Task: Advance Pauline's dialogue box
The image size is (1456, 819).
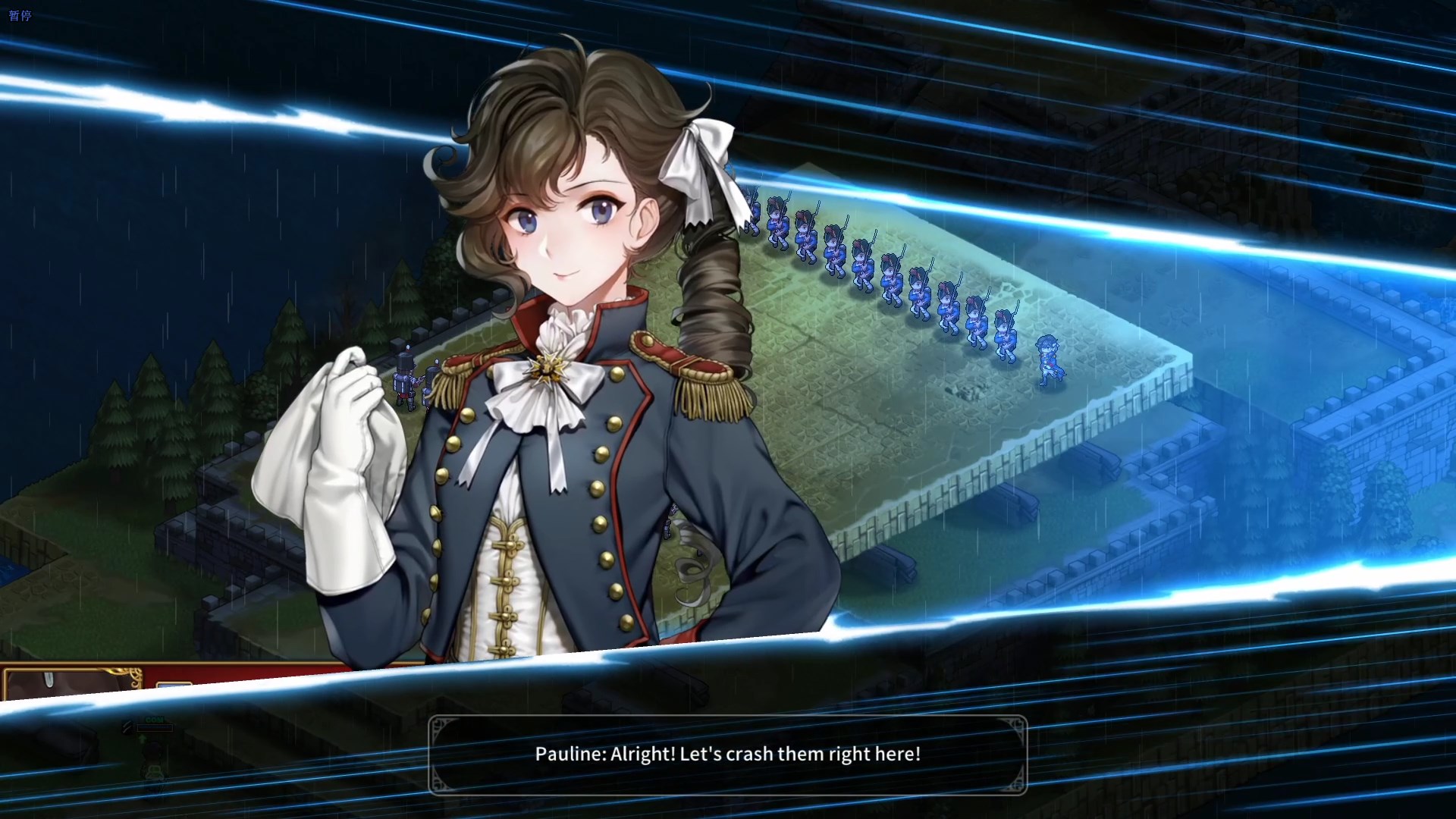Action: click(x=727, y=755)
